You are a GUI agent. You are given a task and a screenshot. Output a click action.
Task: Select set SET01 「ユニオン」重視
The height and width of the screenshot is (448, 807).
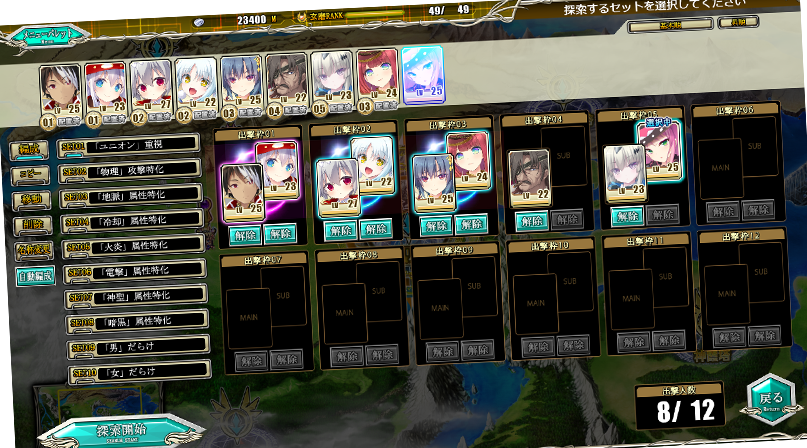130,146
